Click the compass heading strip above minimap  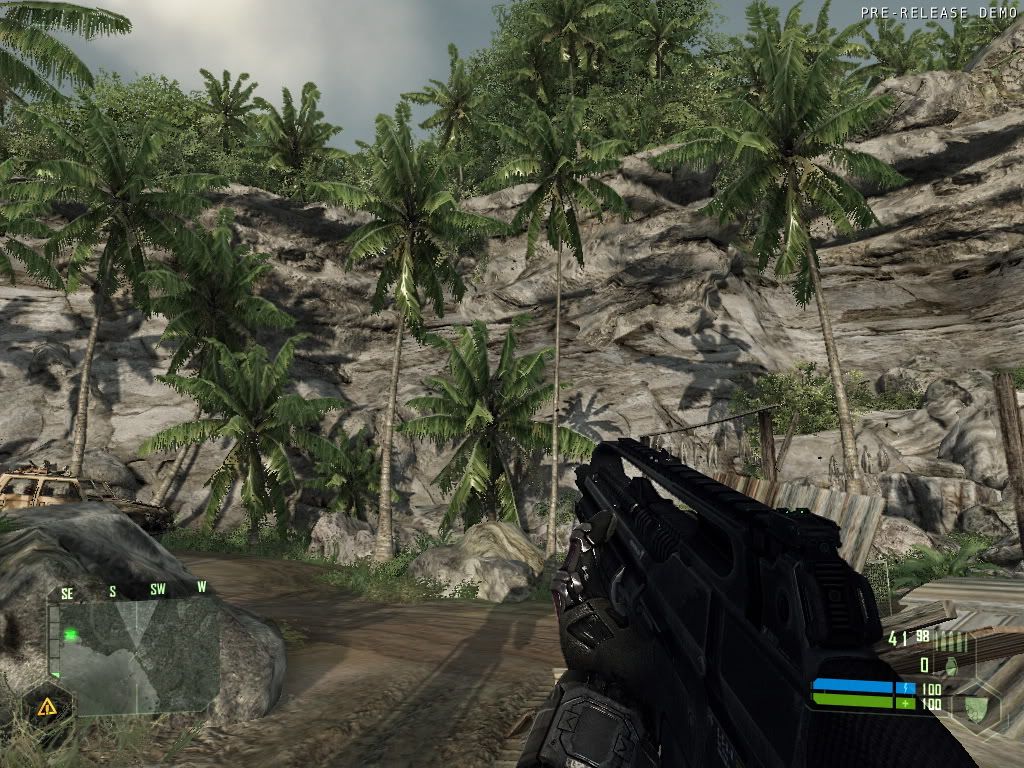coord(133,590)
